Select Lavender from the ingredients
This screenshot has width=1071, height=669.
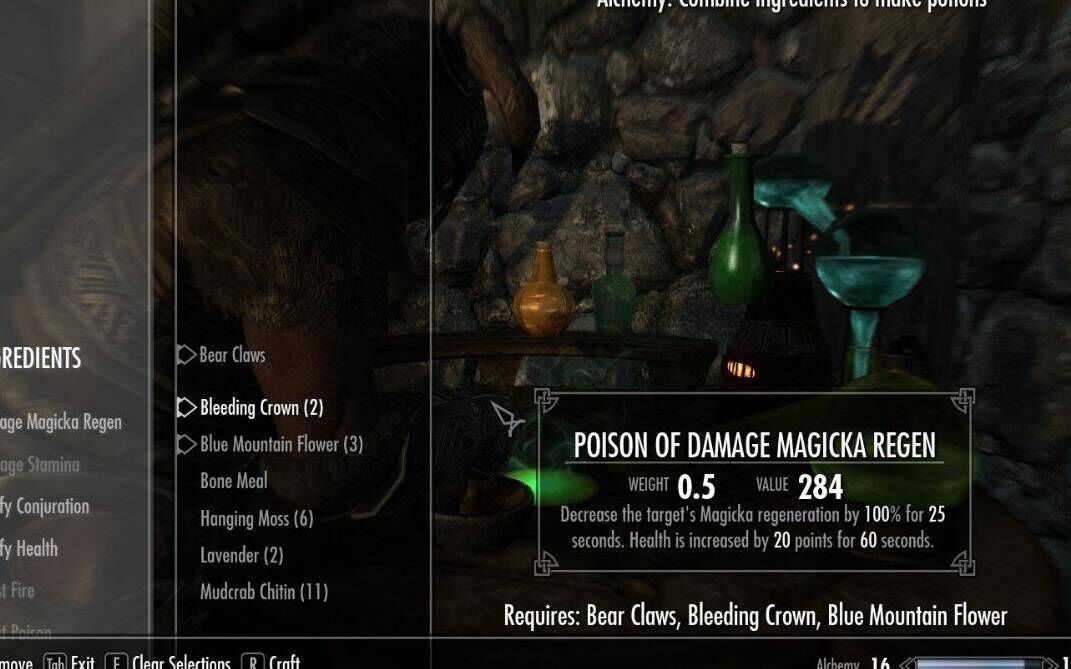241,555
